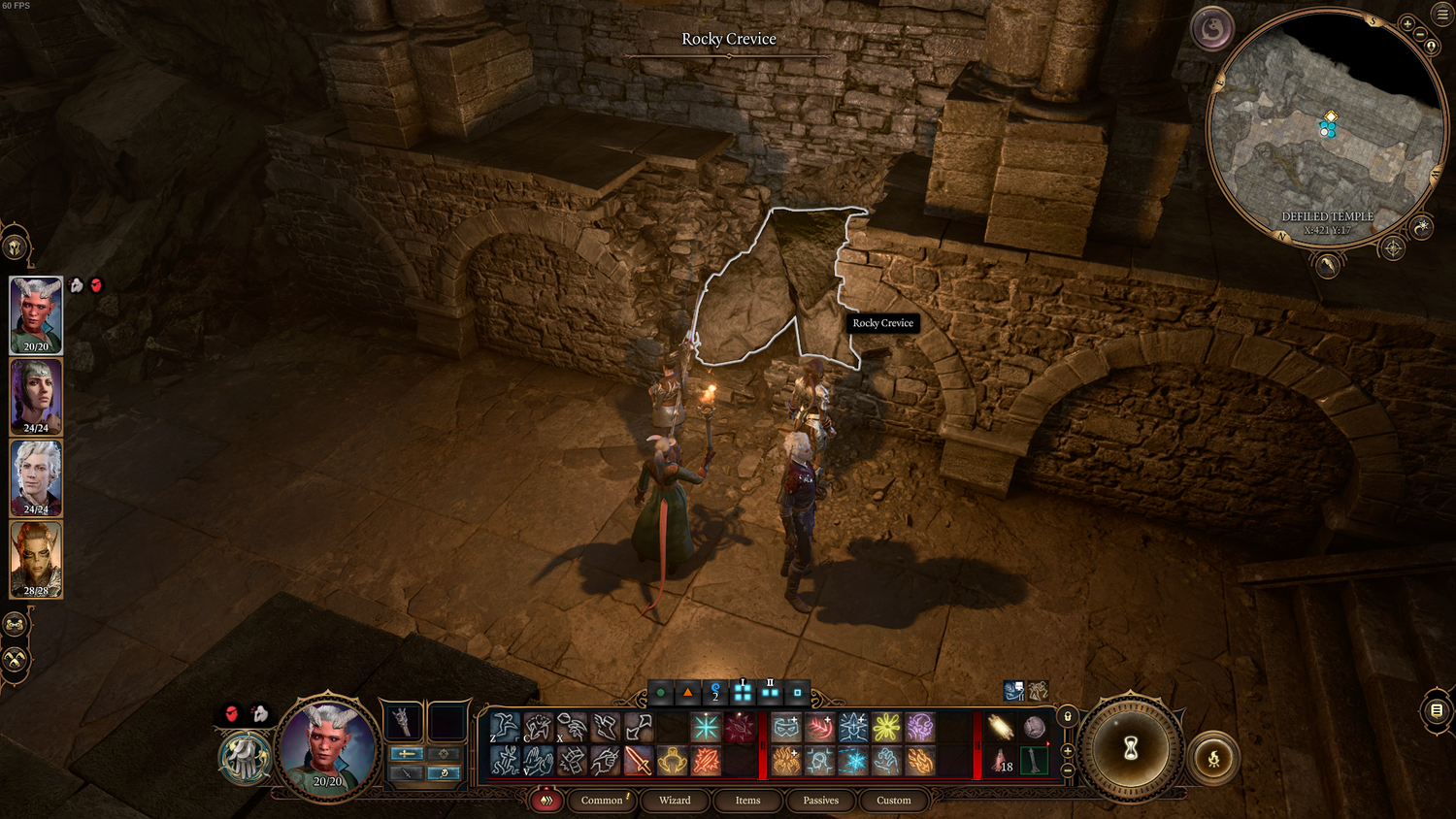
Task: Toggle the hotbar lock padlock button
Action: point(1068,717)
